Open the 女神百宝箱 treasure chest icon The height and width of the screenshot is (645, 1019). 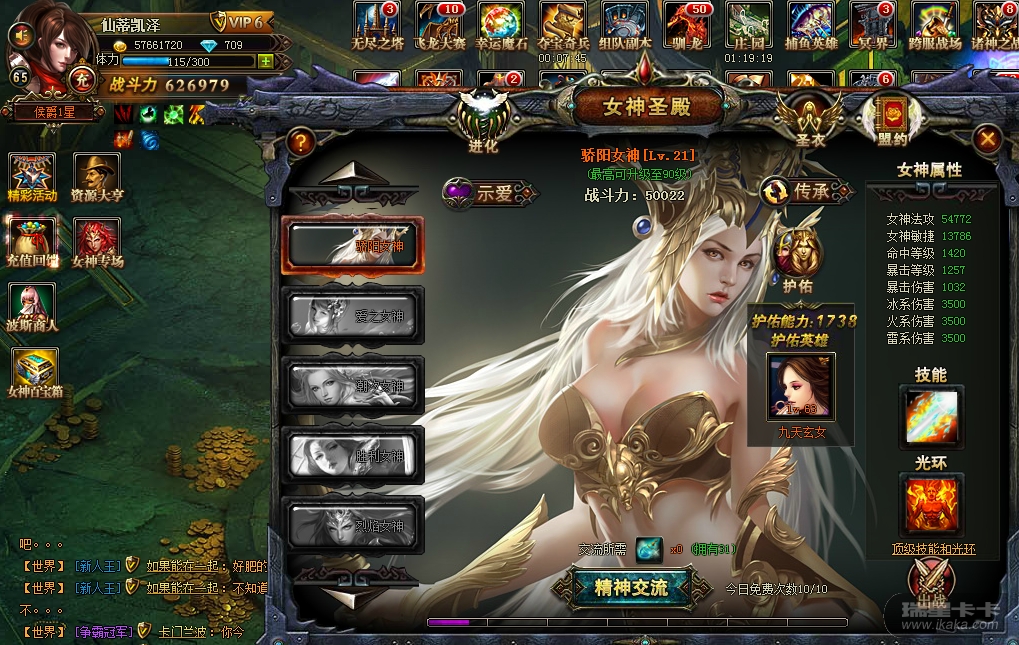pyautogui.click(x=35, y=371)
